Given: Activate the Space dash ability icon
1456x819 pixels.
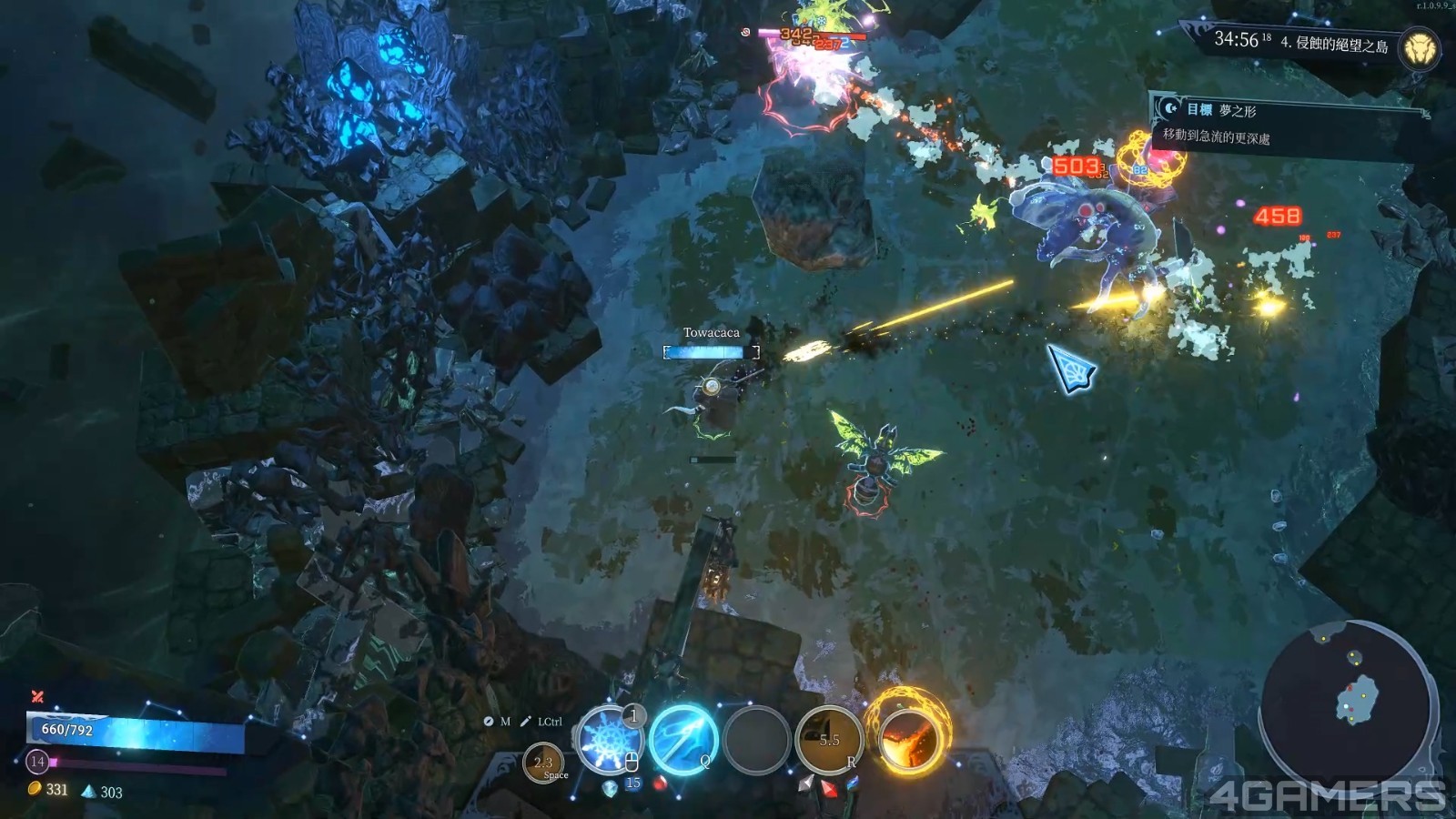Looking at the screenshot, I should (544, 763).
